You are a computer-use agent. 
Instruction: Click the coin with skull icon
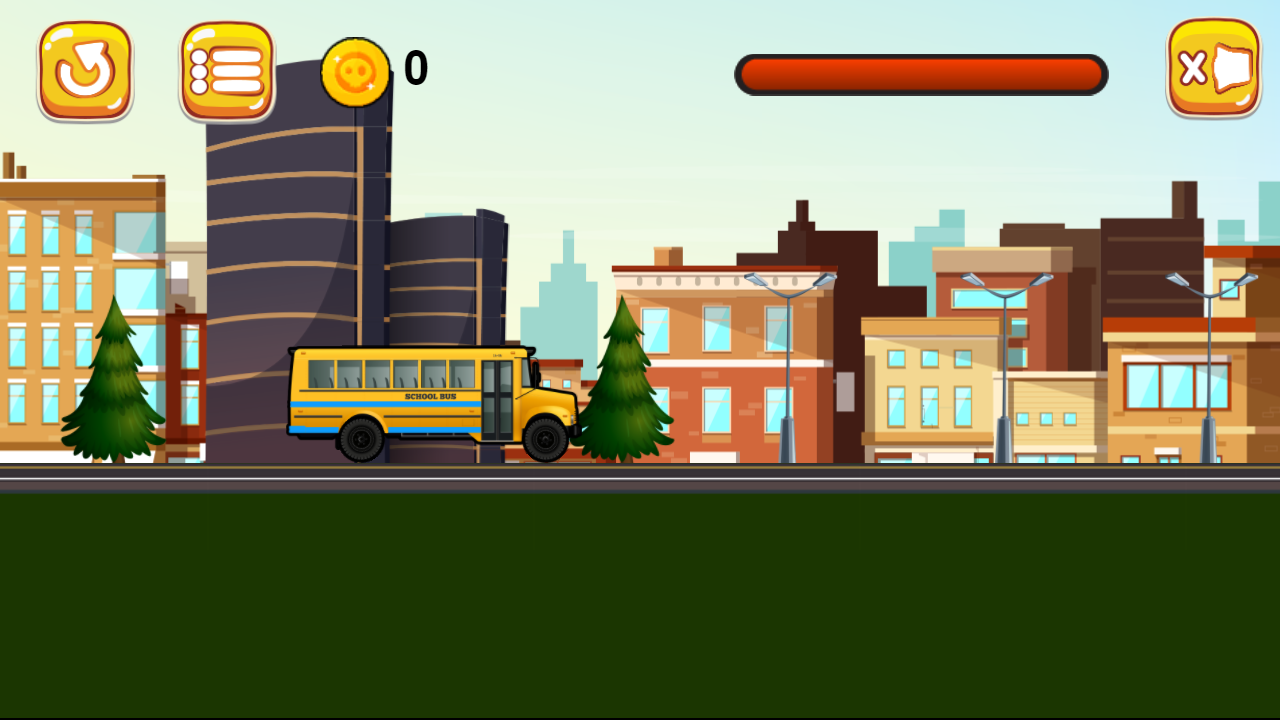[x=356, y=72]
